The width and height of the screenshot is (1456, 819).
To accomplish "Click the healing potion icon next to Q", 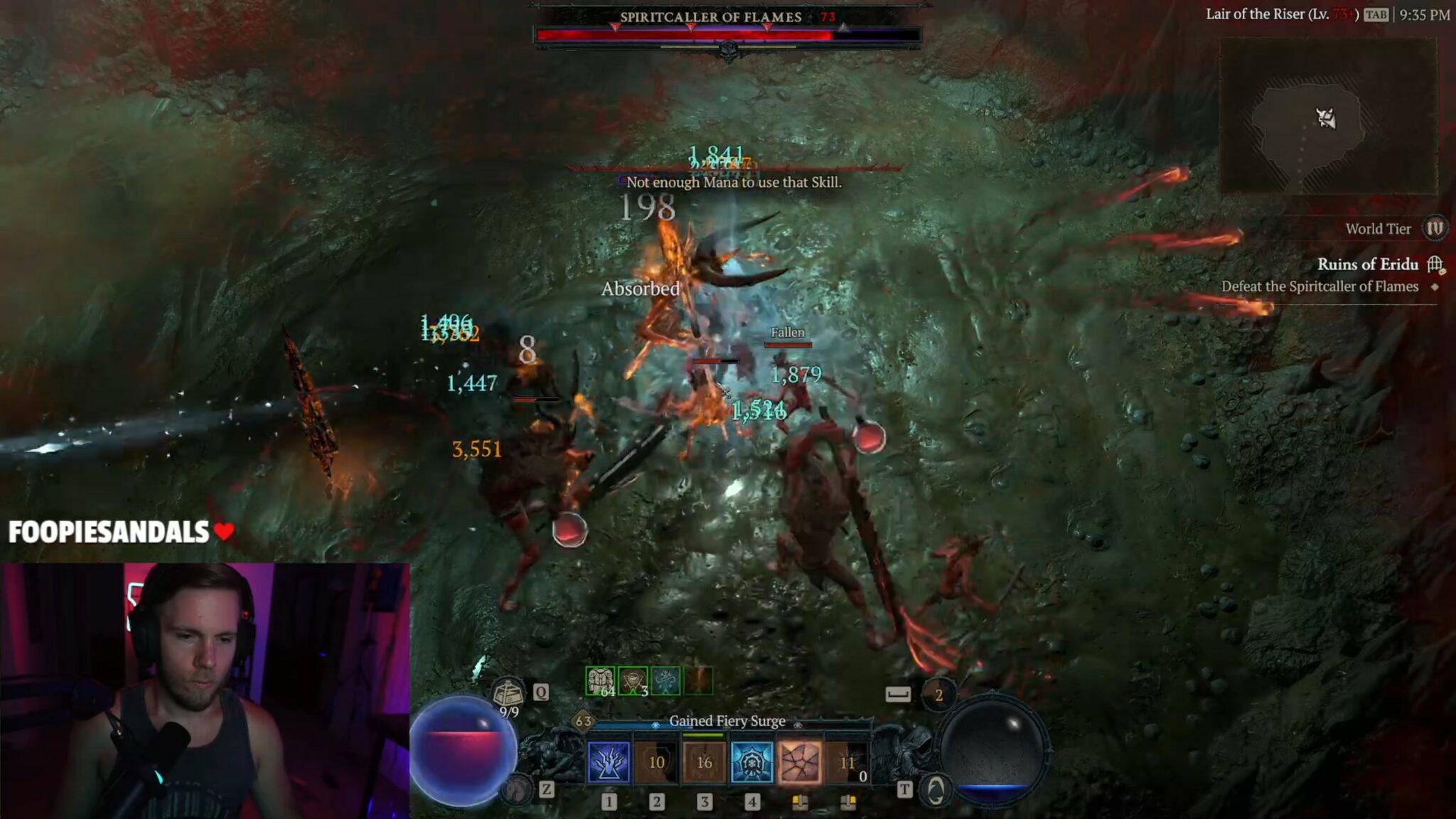I will [x=506, y=691].
